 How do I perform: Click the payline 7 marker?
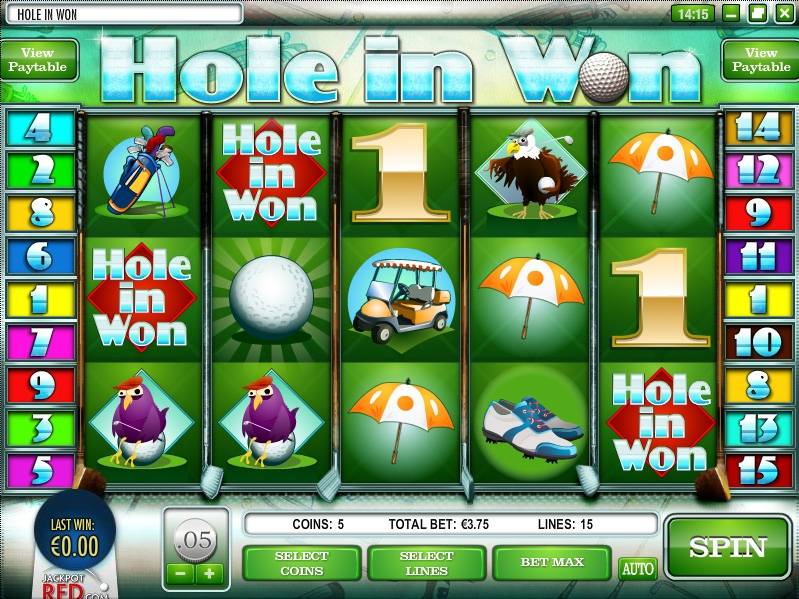pos(40,342)
